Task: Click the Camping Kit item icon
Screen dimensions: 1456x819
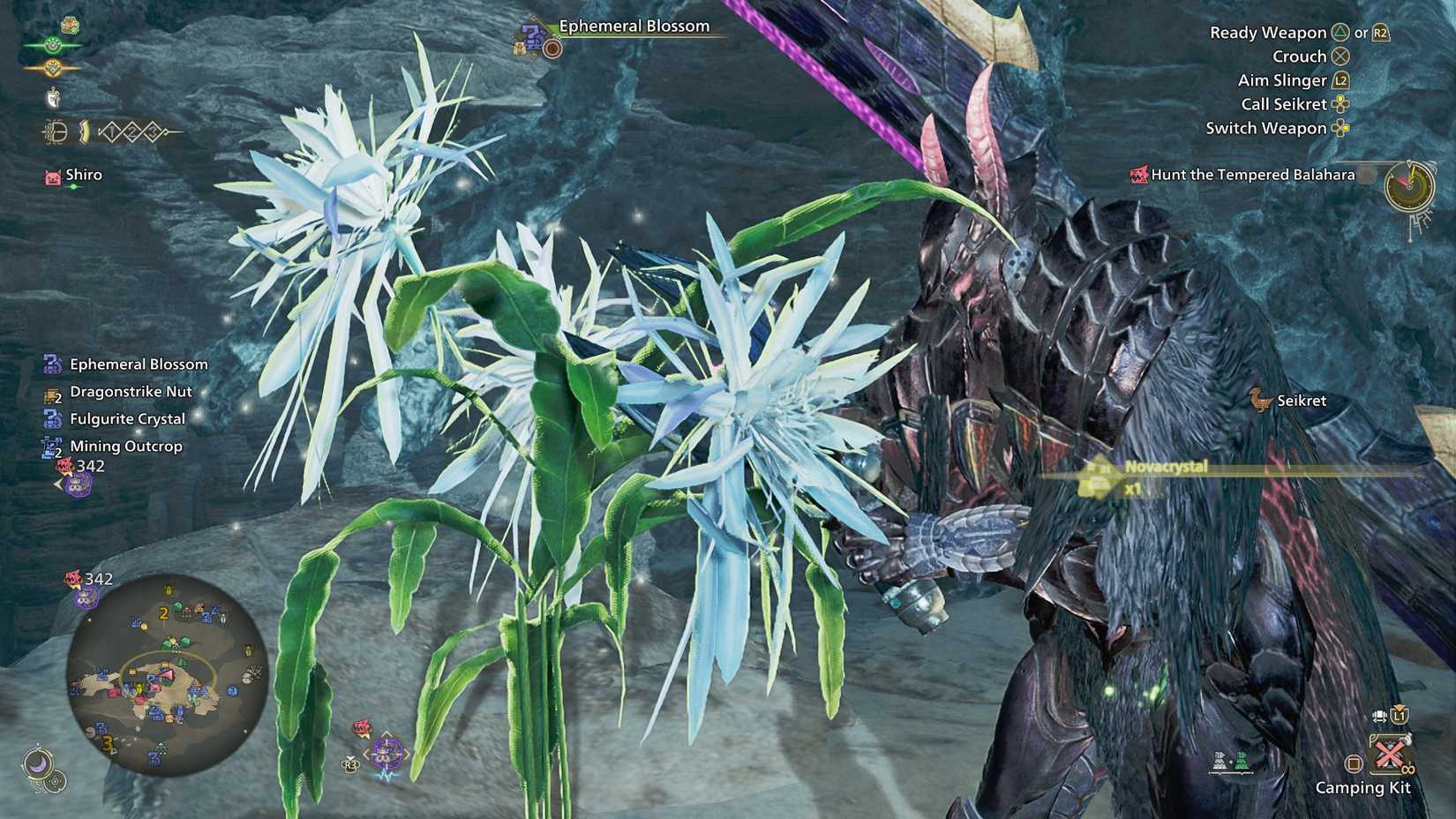Action: coord(1390,755)
